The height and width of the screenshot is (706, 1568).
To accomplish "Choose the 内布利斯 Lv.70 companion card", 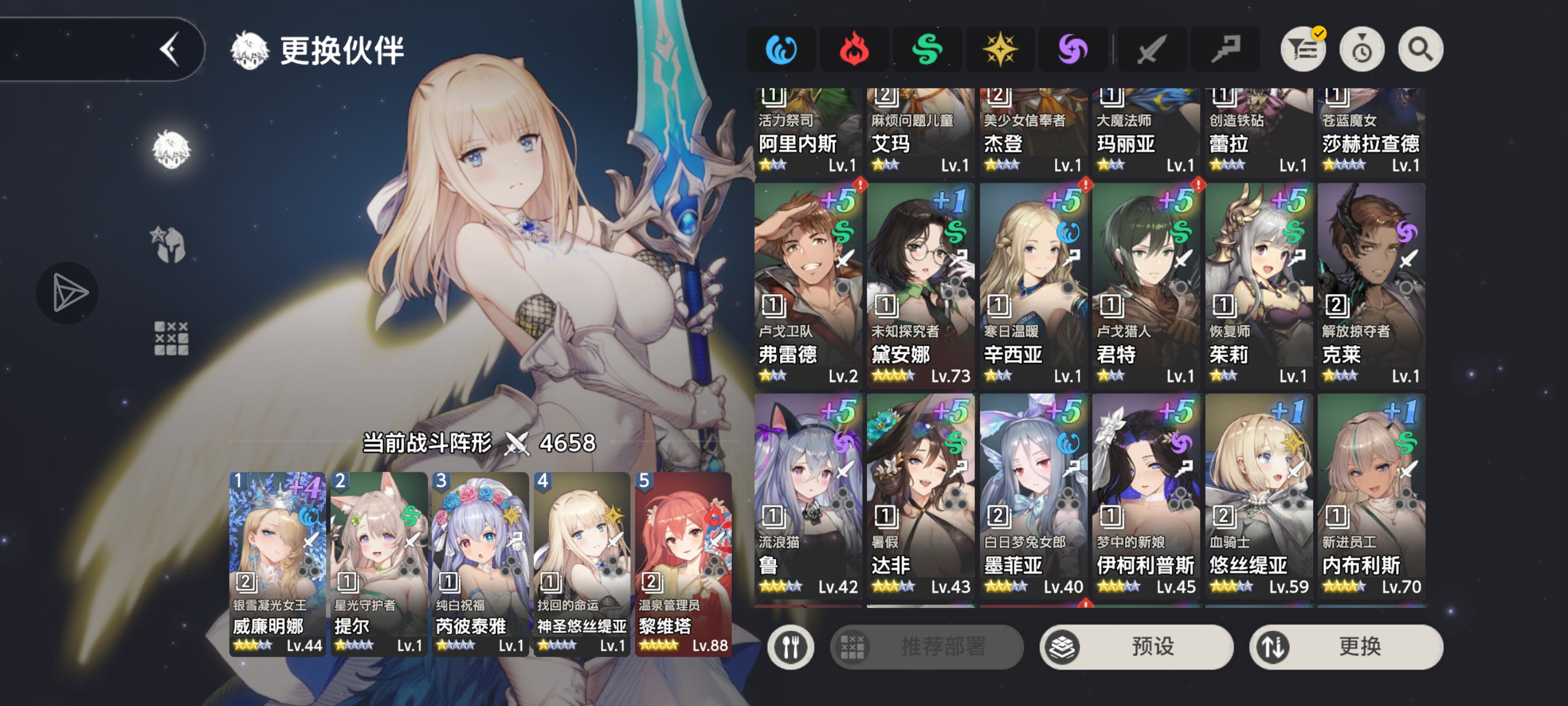I will pyautogui.click(x=1371, y=496).
